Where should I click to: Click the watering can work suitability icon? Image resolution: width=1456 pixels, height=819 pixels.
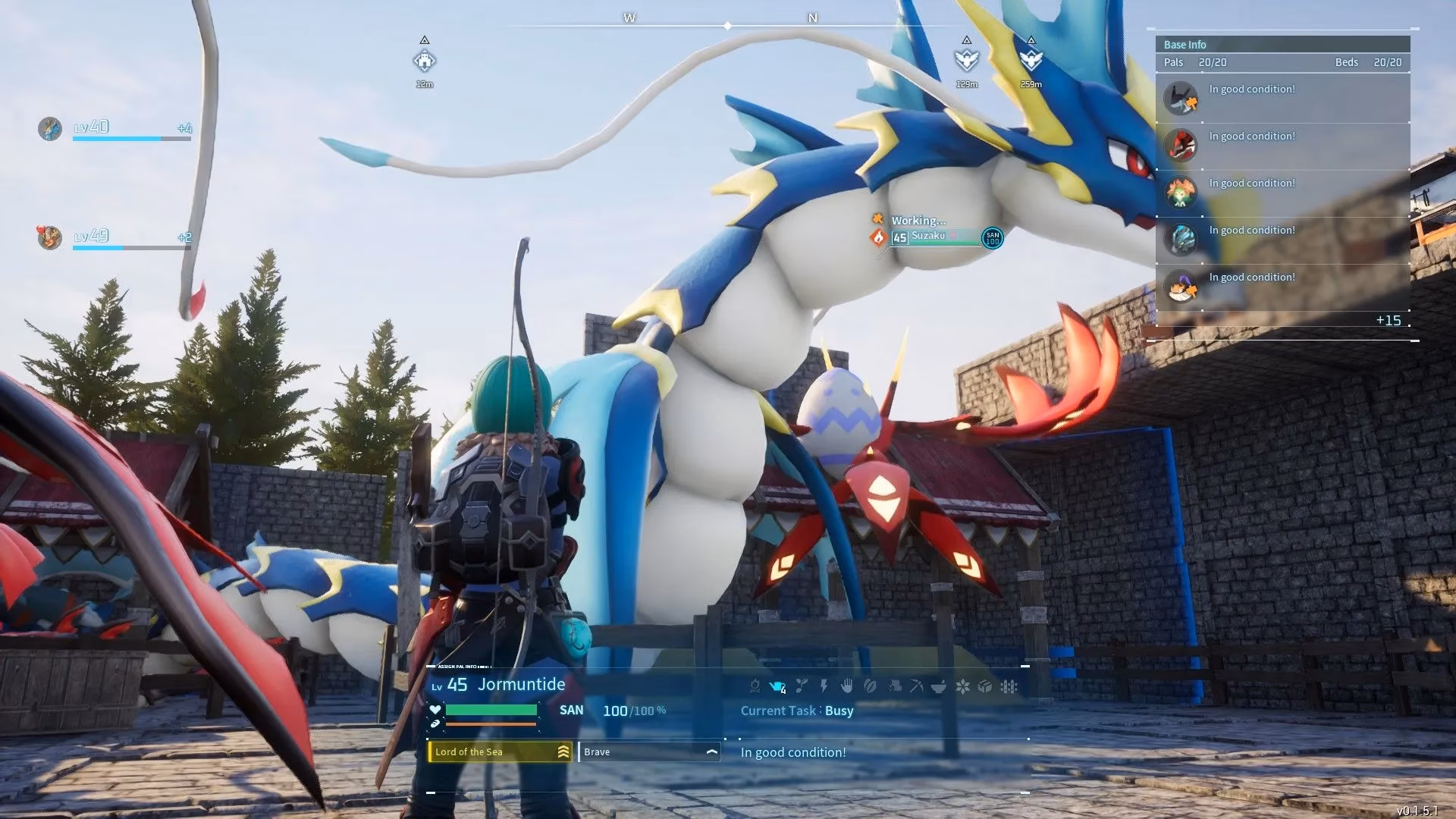pyautogui.click(x=777, y=686)
